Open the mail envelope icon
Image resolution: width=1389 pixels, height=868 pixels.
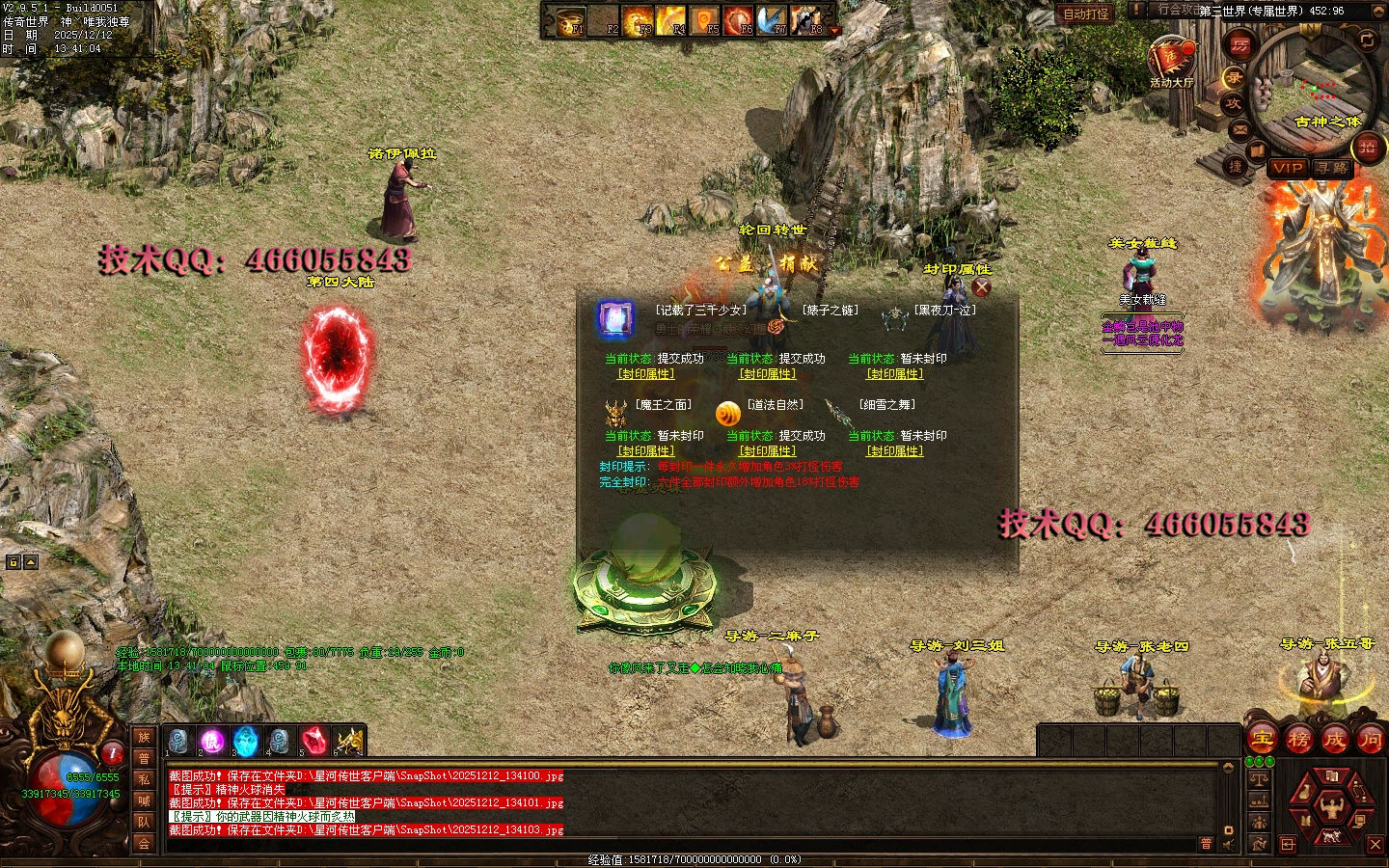pyautogui.click(x=1240, y=130)
